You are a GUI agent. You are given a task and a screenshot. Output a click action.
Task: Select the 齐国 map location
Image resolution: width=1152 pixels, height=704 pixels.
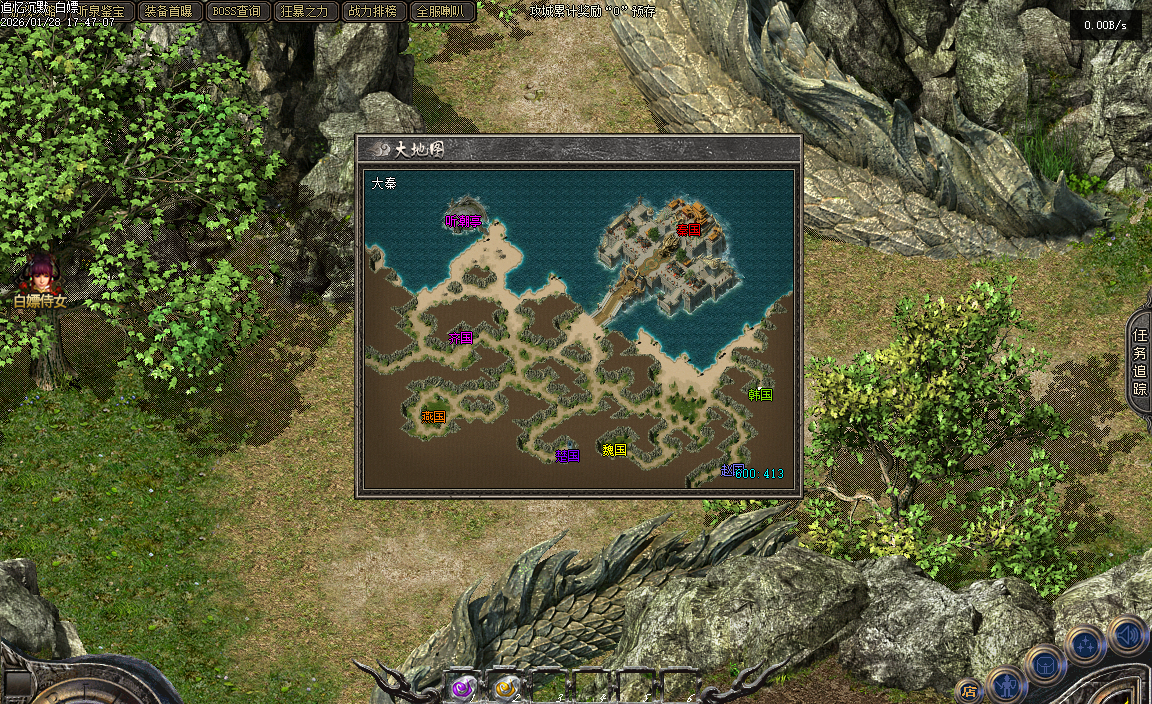point(460,338)
